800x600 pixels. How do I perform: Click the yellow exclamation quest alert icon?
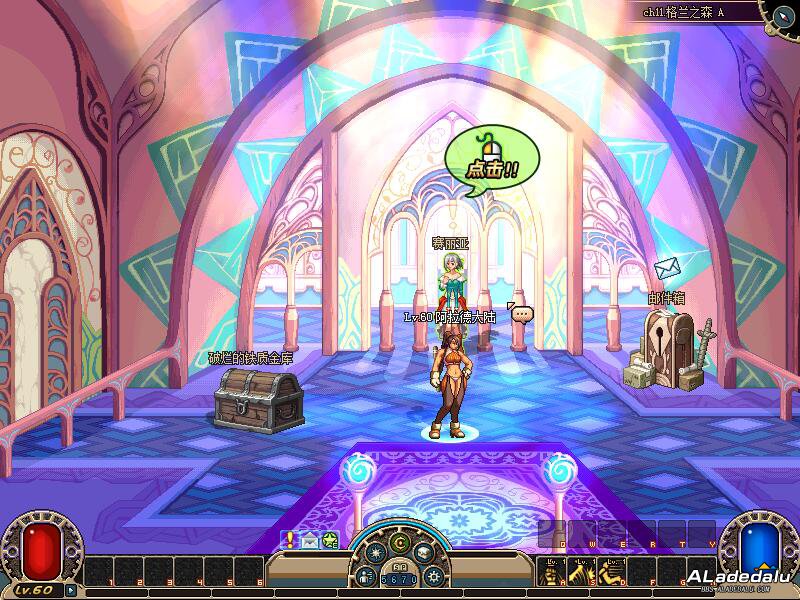[x=289, y=540]
